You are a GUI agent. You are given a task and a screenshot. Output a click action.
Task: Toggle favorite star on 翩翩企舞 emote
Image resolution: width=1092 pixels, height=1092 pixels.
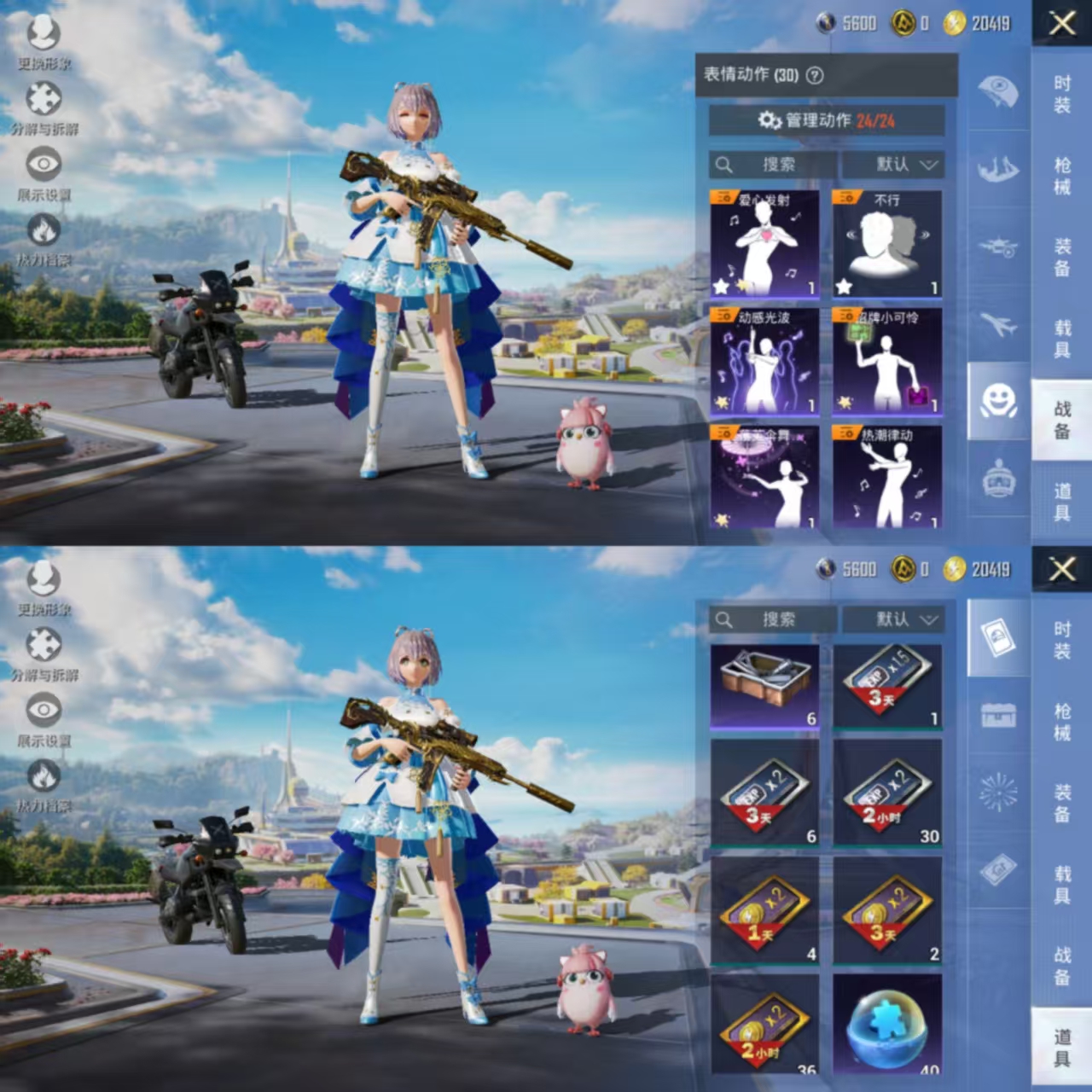[722, 519]
